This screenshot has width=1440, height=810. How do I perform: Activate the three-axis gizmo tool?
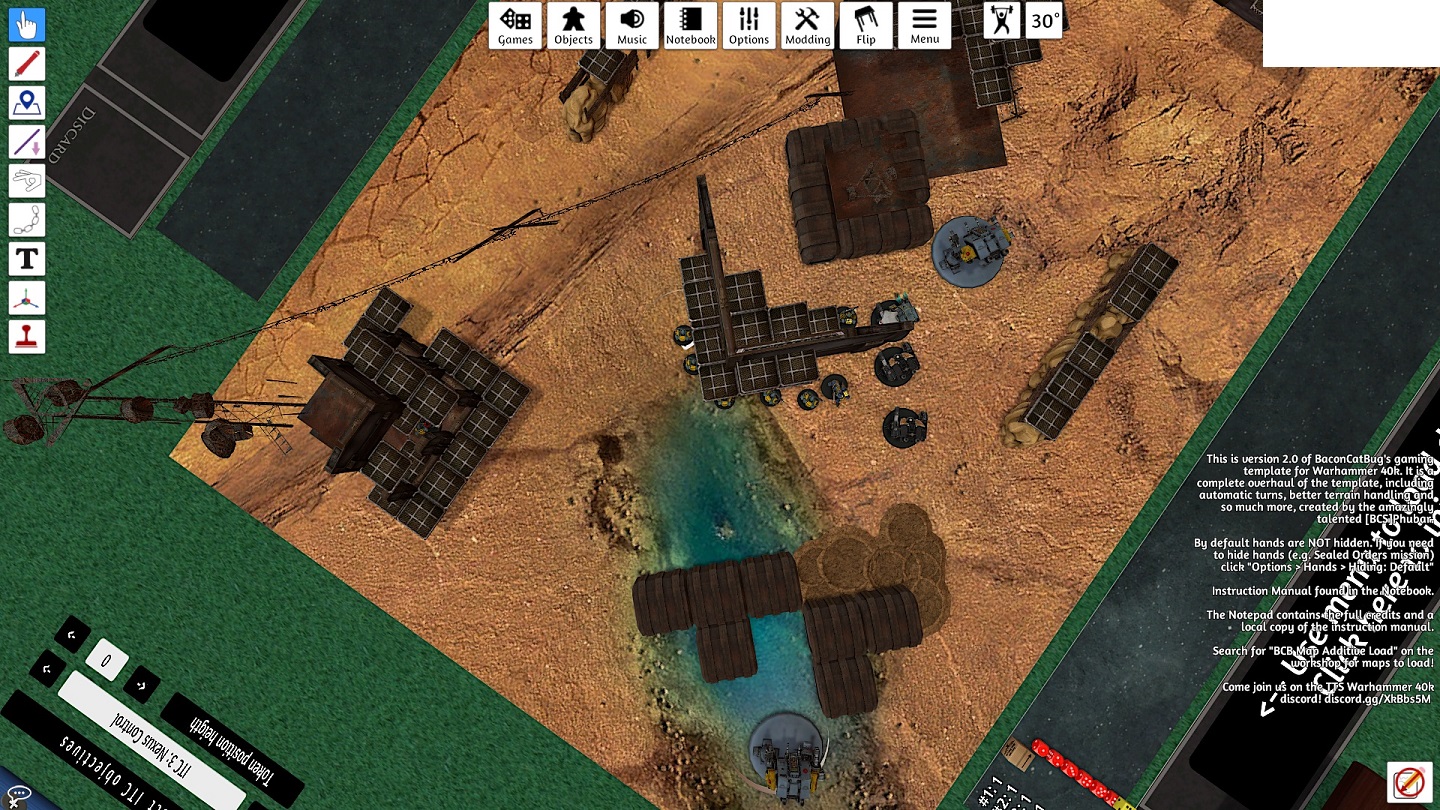27,298
